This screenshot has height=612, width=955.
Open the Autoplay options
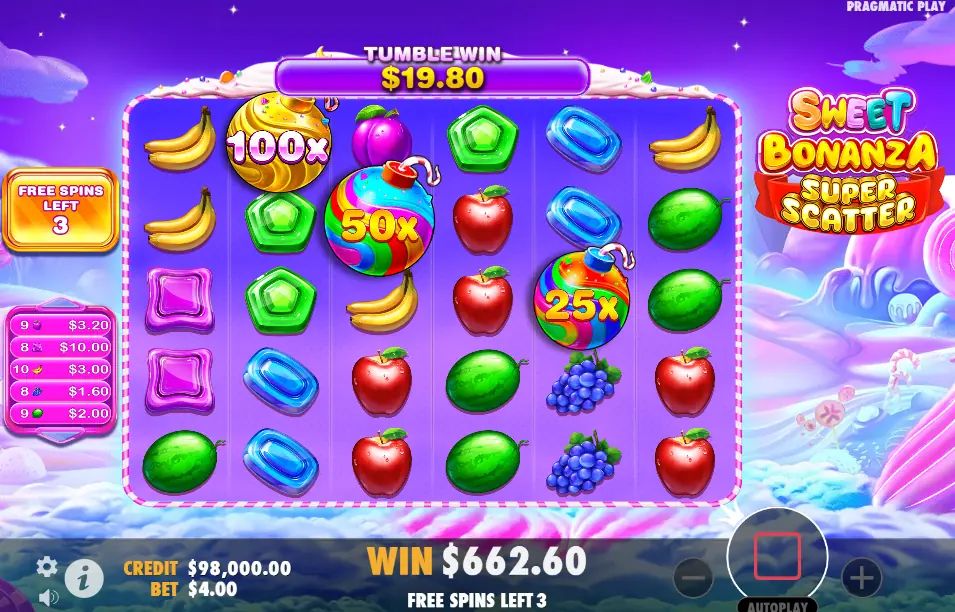click(x=777, y=605)
